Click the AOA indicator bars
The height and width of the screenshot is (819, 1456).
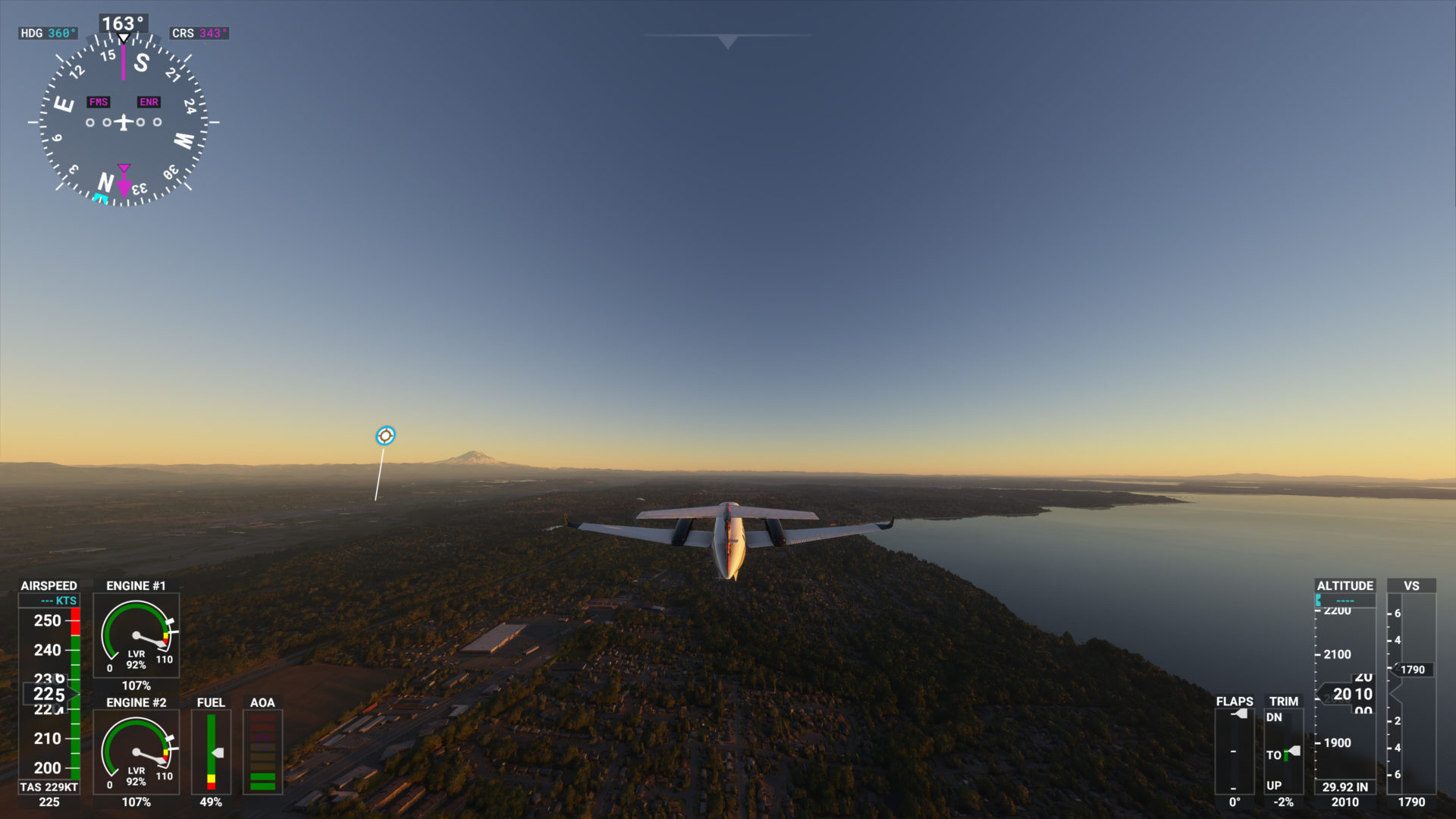click(x=262, y=751)
